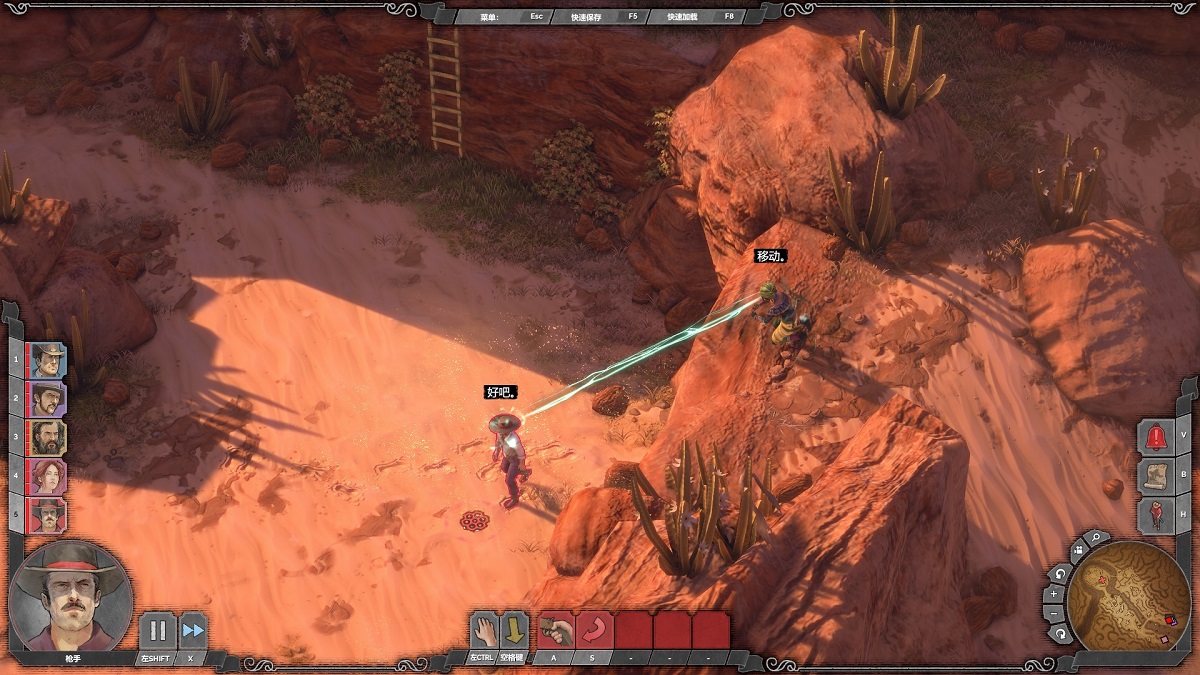The height and width of the screenshot is (675, 1200).
Task: Open the parchment scroll icon
Action: point(1157,476)
